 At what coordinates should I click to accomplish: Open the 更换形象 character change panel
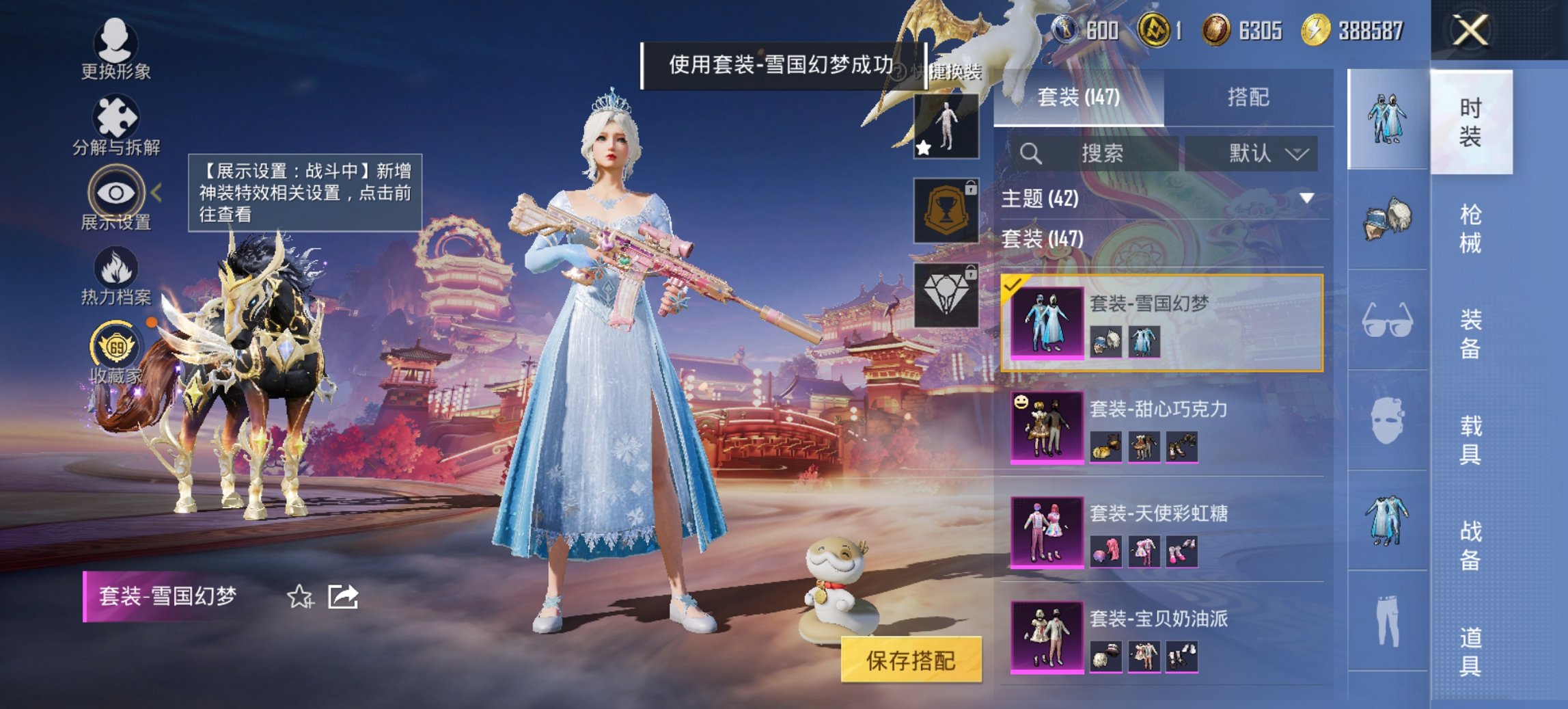[116, 44]
